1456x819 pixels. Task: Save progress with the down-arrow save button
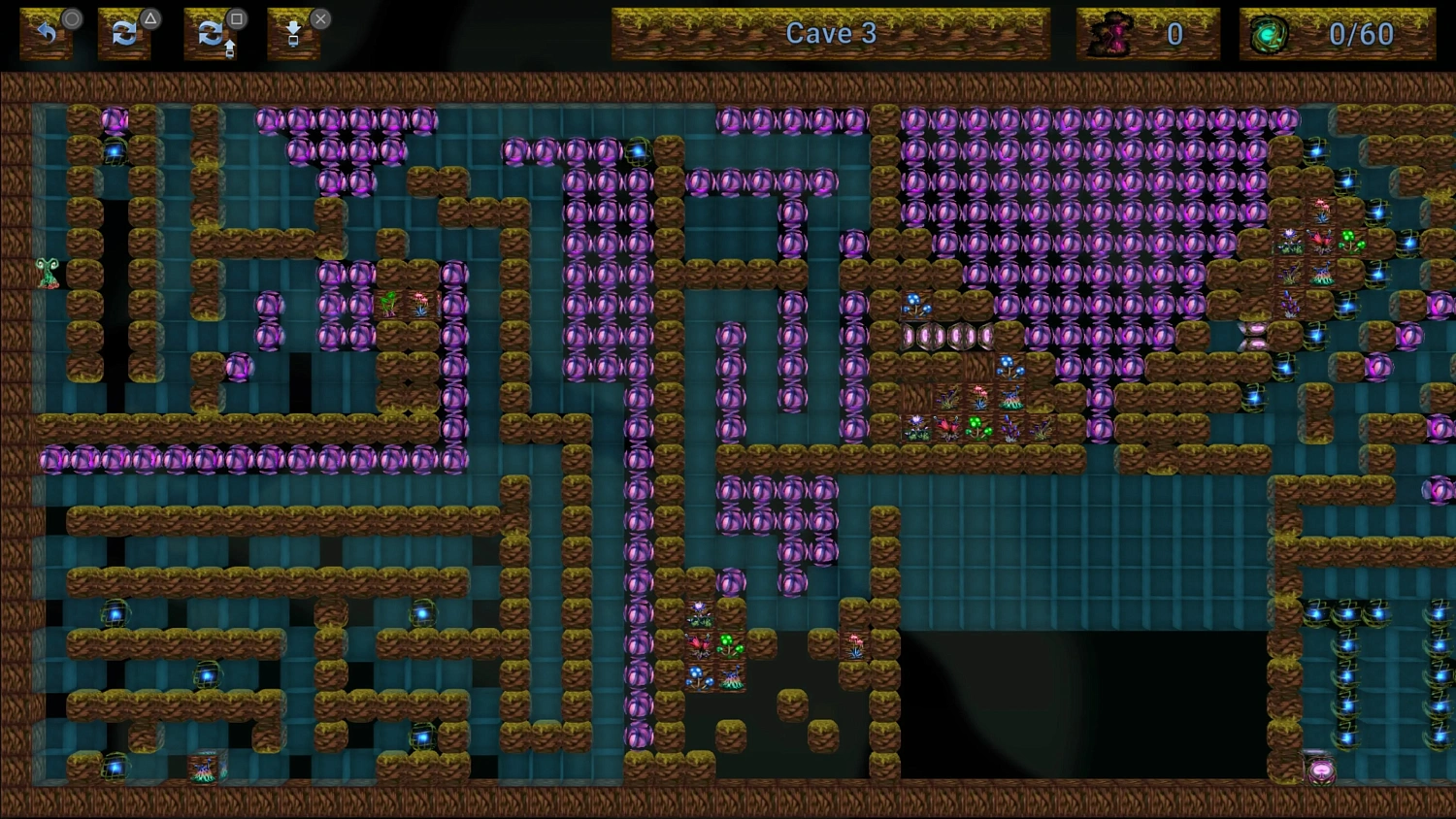(293, 35)
